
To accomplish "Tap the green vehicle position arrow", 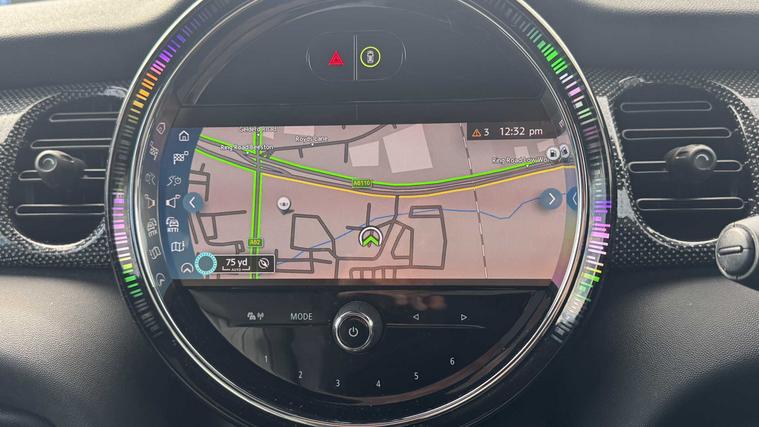I will click(370, 238).
